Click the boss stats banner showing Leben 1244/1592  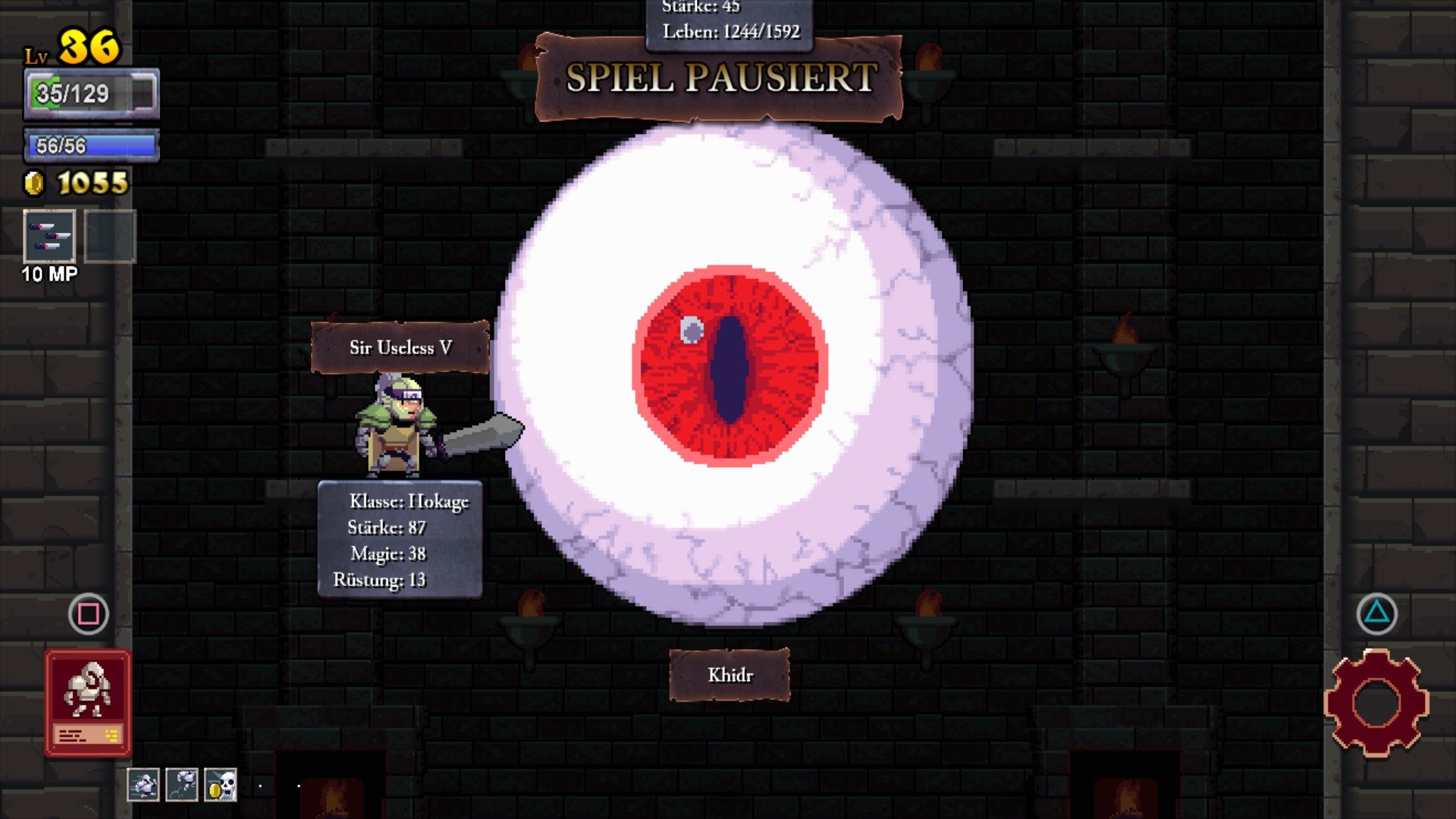click(730, 30)
